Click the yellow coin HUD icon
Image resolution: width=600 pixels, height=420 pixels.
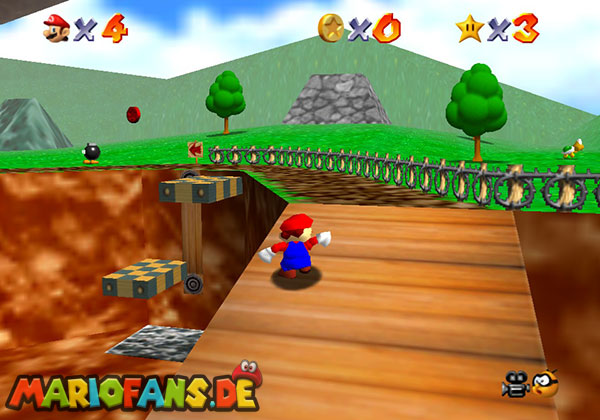pyautogui.click(x=331, y=27)
